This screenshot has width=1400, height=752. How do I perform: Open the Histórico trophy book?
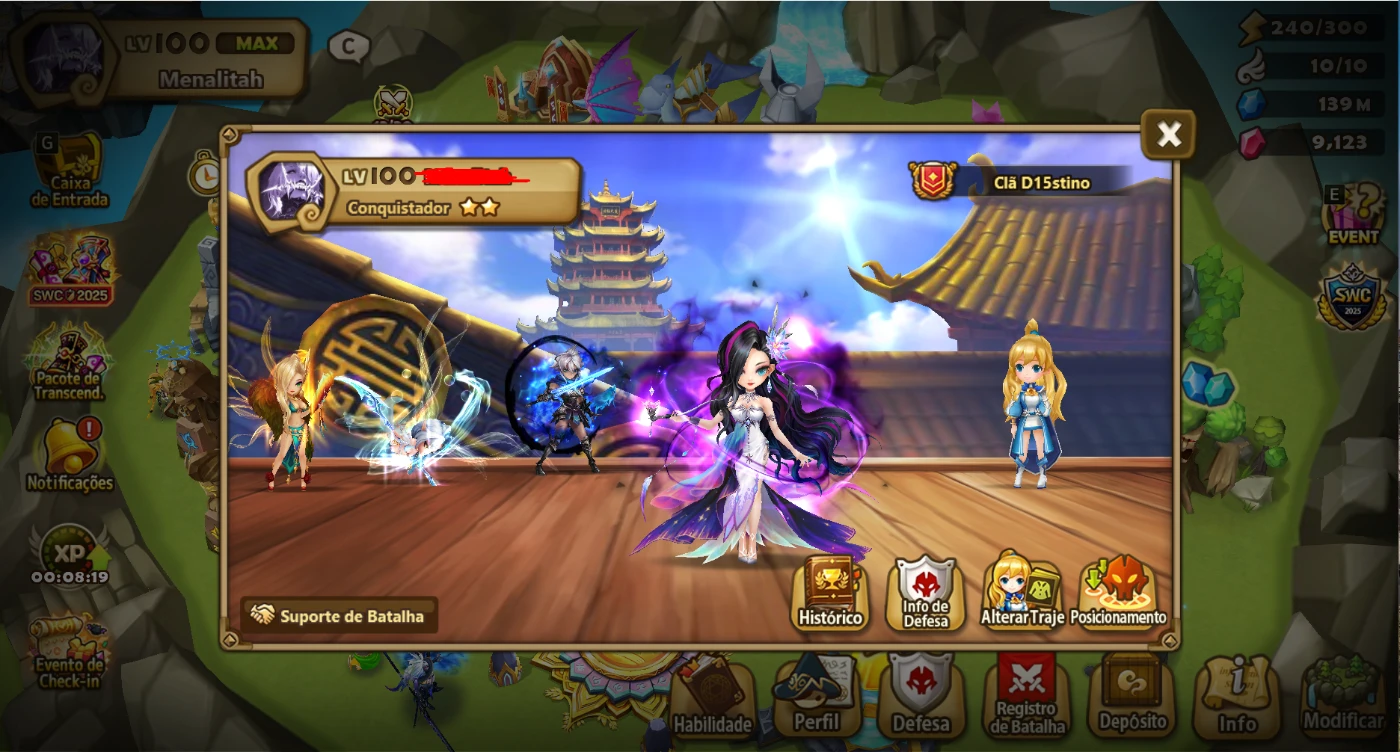[x=832, y=590]
